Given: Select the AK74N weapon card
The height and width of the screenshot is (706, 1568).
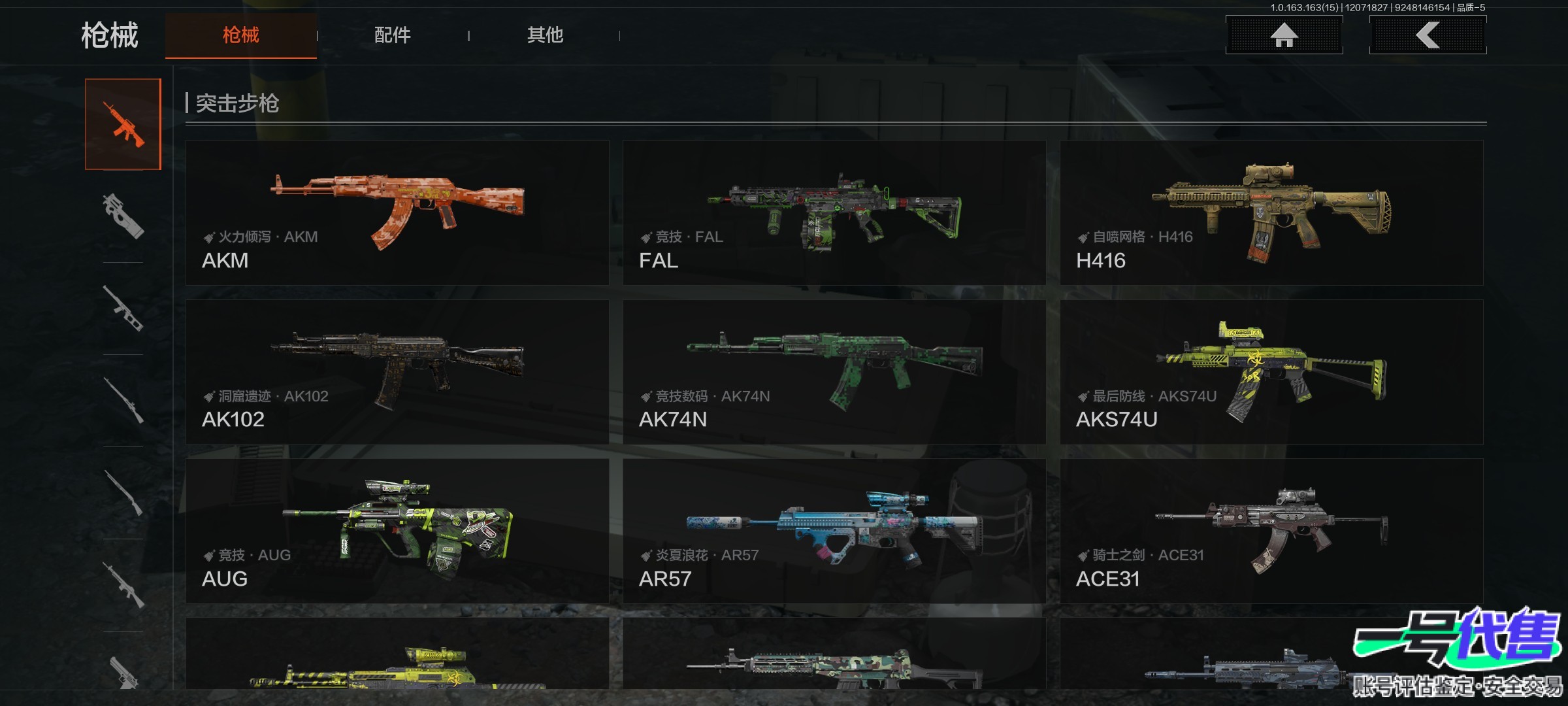Looking at the screenshot, I should 834,372.
